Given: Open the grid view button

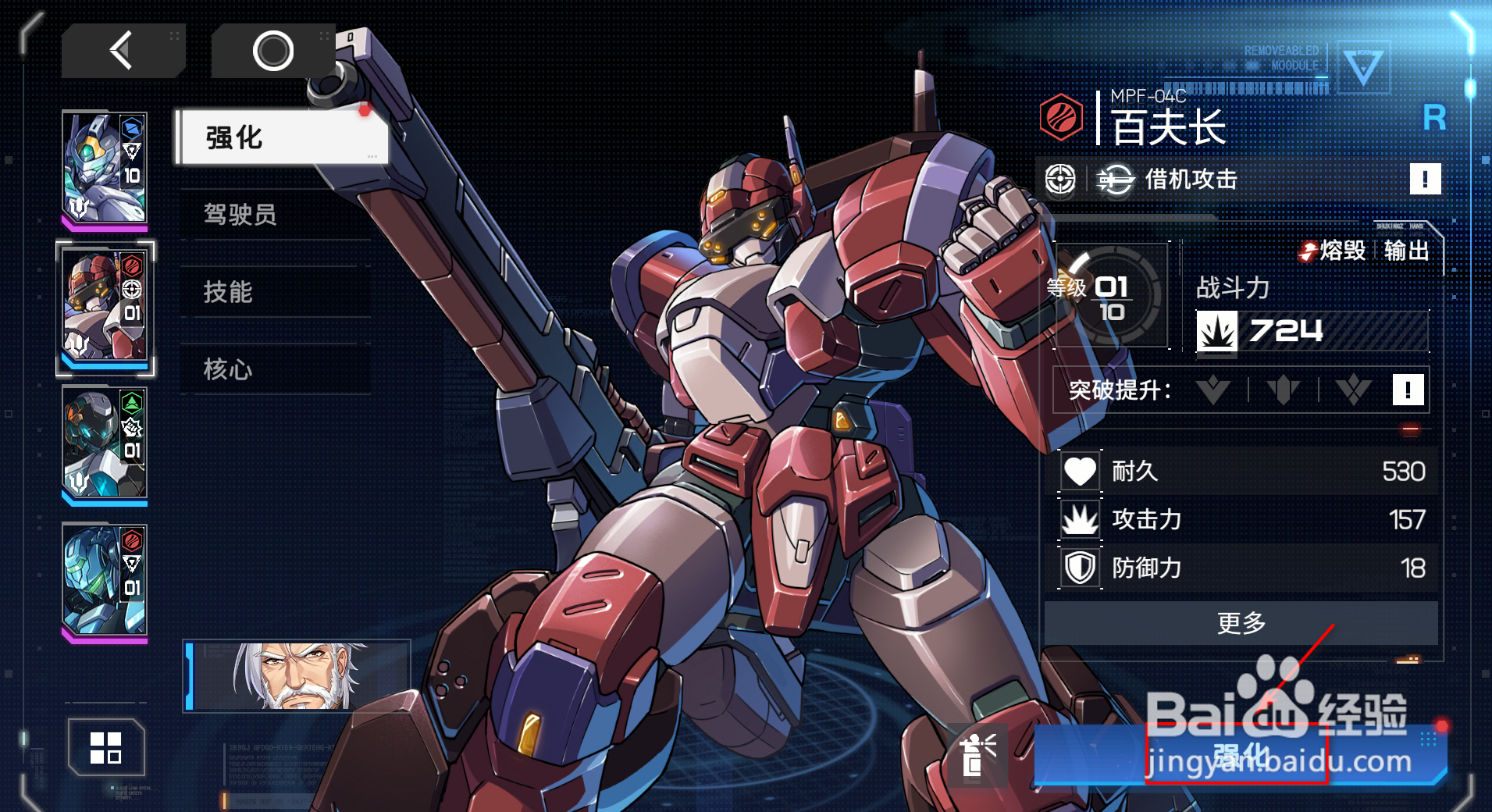Looking at the screenshot, I should coord(106,747).
